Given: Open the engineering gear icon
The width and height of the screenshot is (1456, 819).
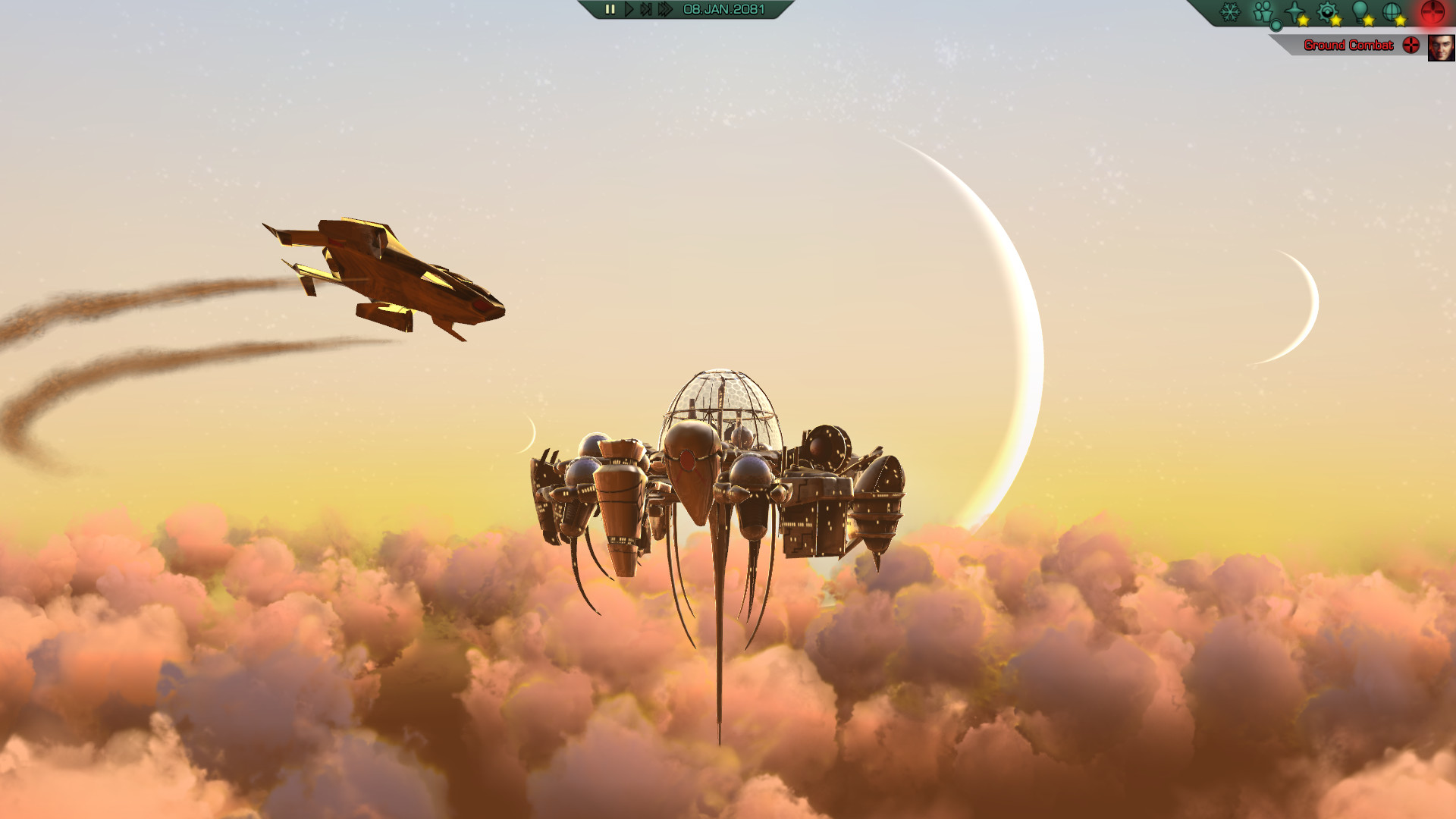Looking at the screenshot, I should [1326, 10].
